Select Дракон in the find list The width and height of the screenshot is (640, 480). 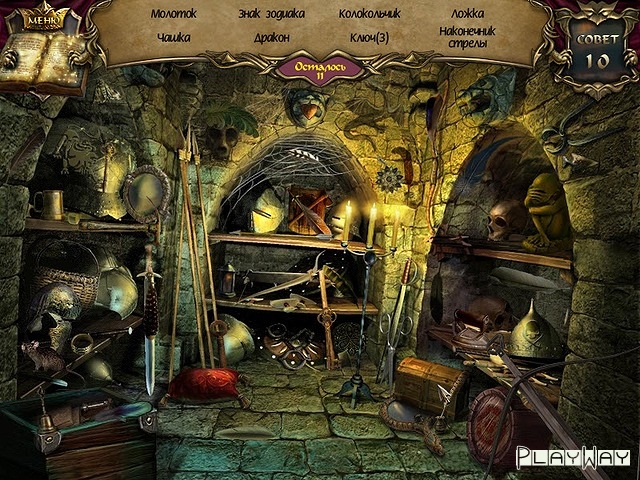click(x=271, y=37)
